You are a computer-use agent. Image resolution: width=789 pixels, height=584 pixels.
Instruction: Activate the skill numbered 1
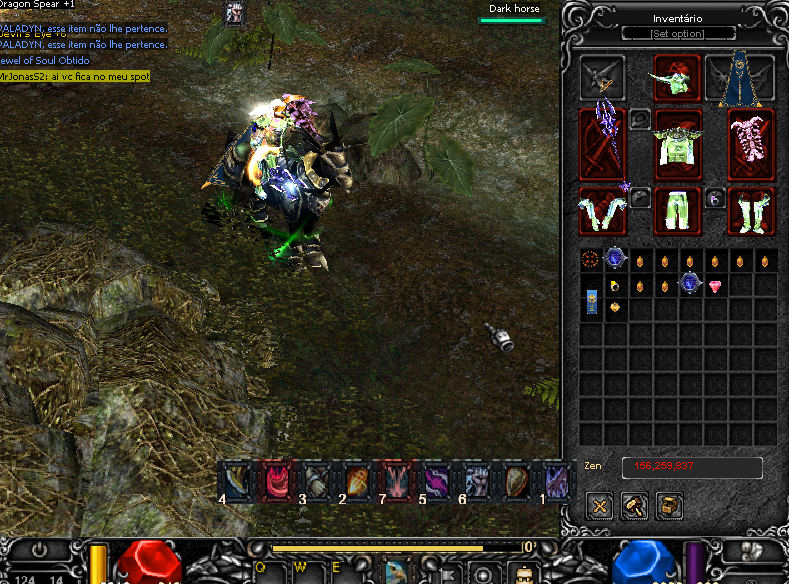[x=555, y=479]
